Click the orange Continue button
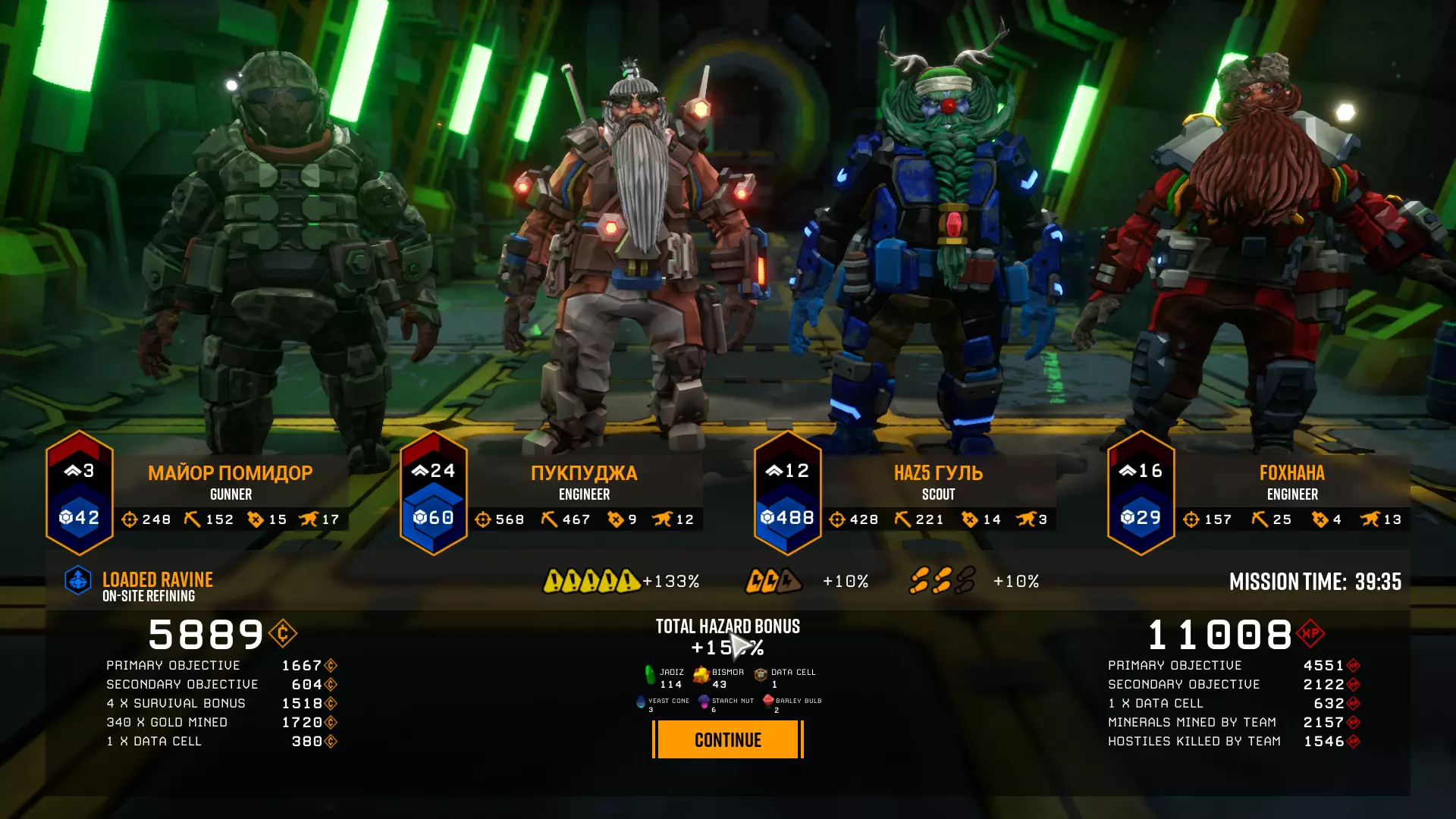 point(727,739)
